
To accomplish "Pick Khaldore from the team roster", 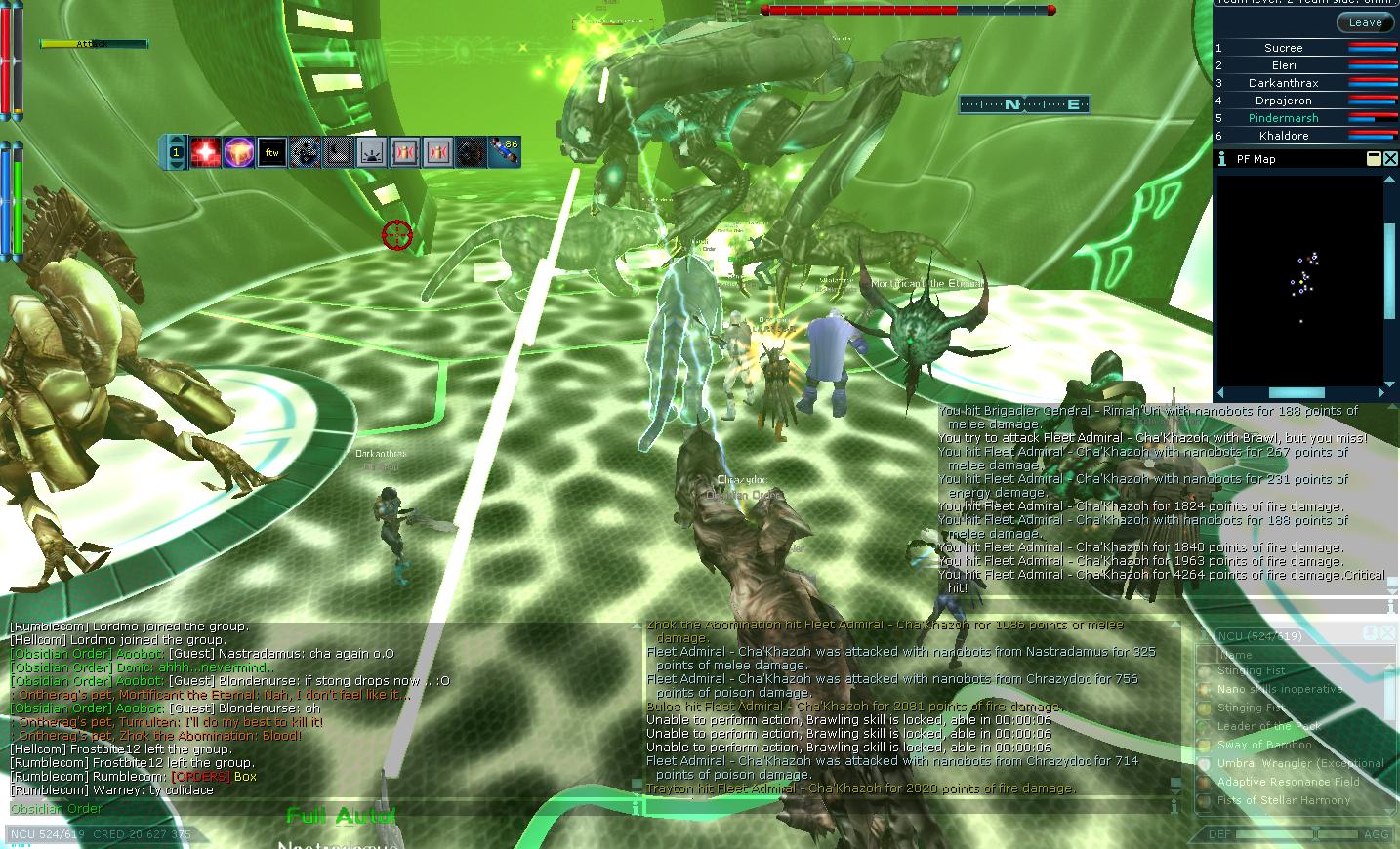I will click(x=1283, y=136).
